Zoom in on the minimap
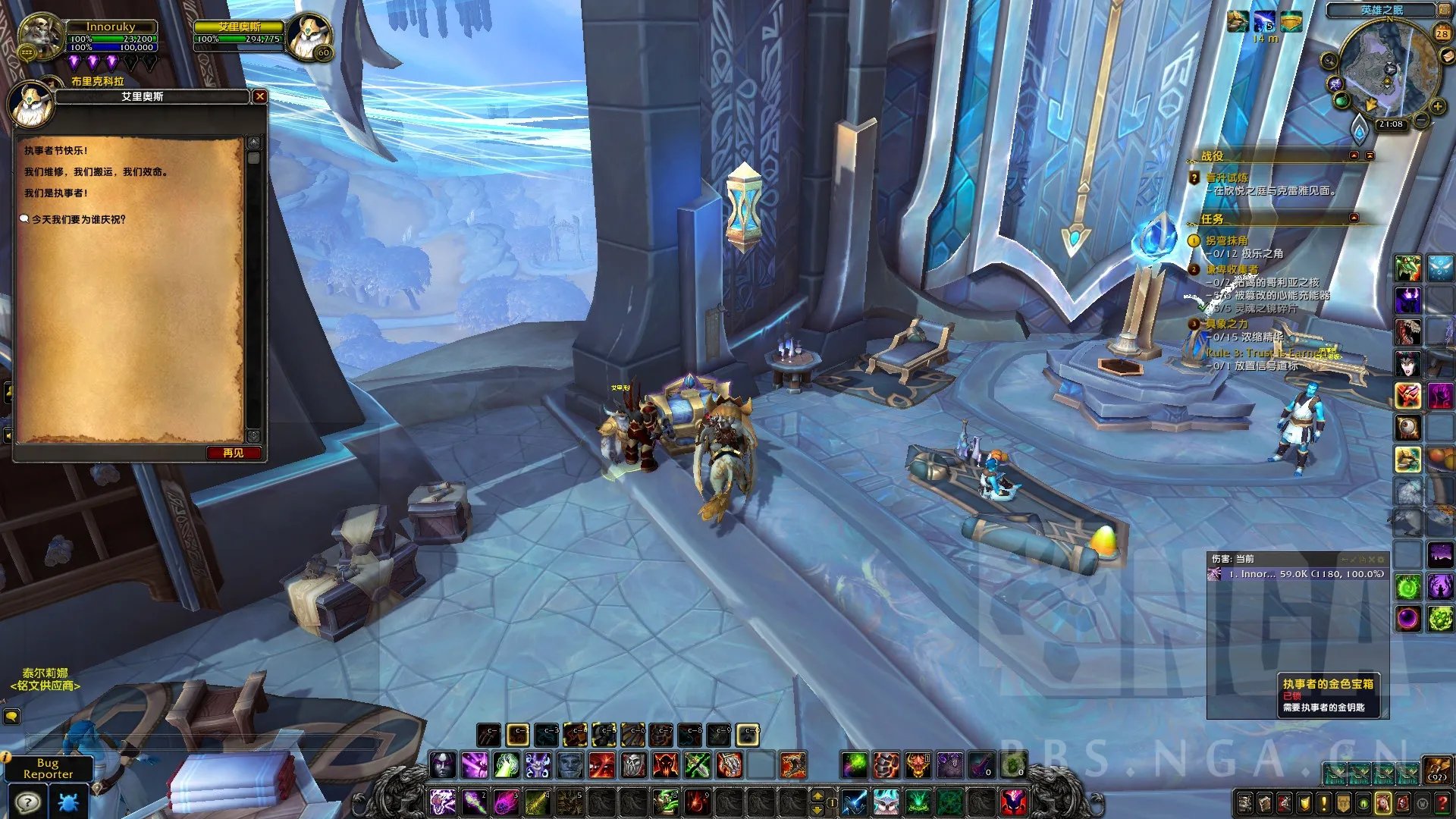The image size is (1456, 819). pos(1437,105)
